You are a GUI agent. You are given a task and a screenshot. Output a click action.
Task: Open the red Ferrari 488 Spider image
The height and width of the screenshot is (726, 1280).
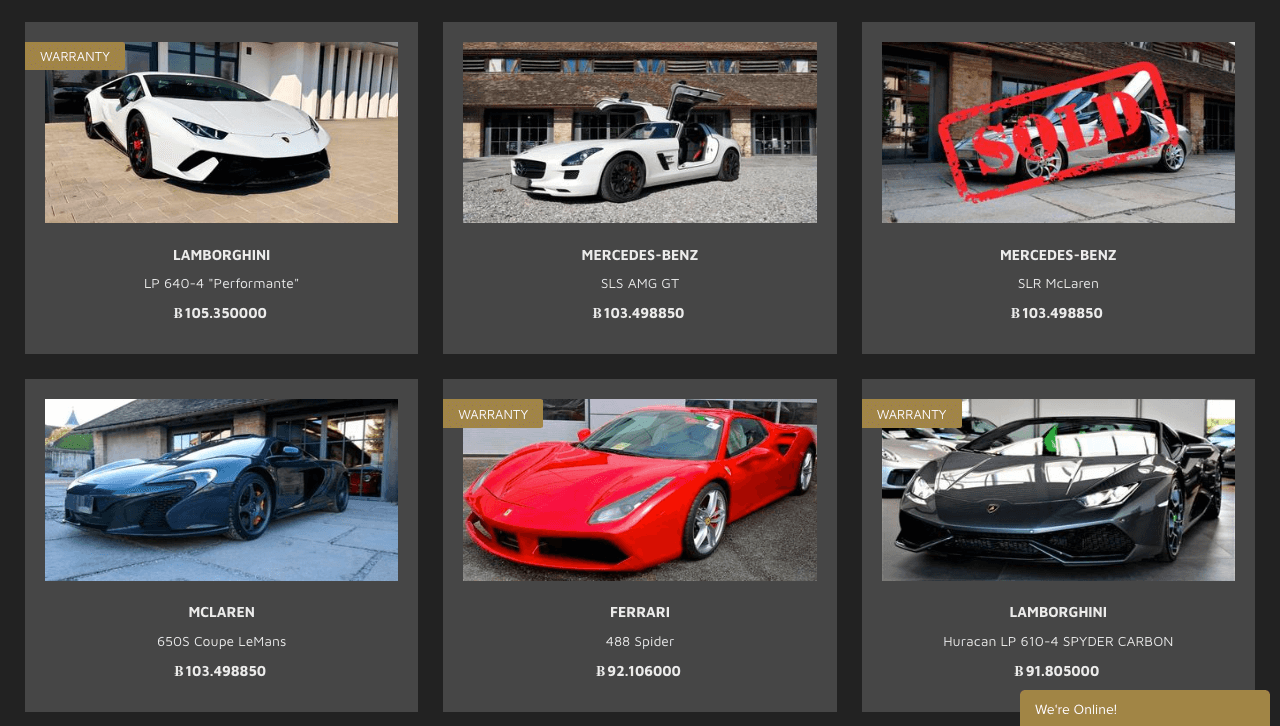pyautogui.click(x=640, y=489)
